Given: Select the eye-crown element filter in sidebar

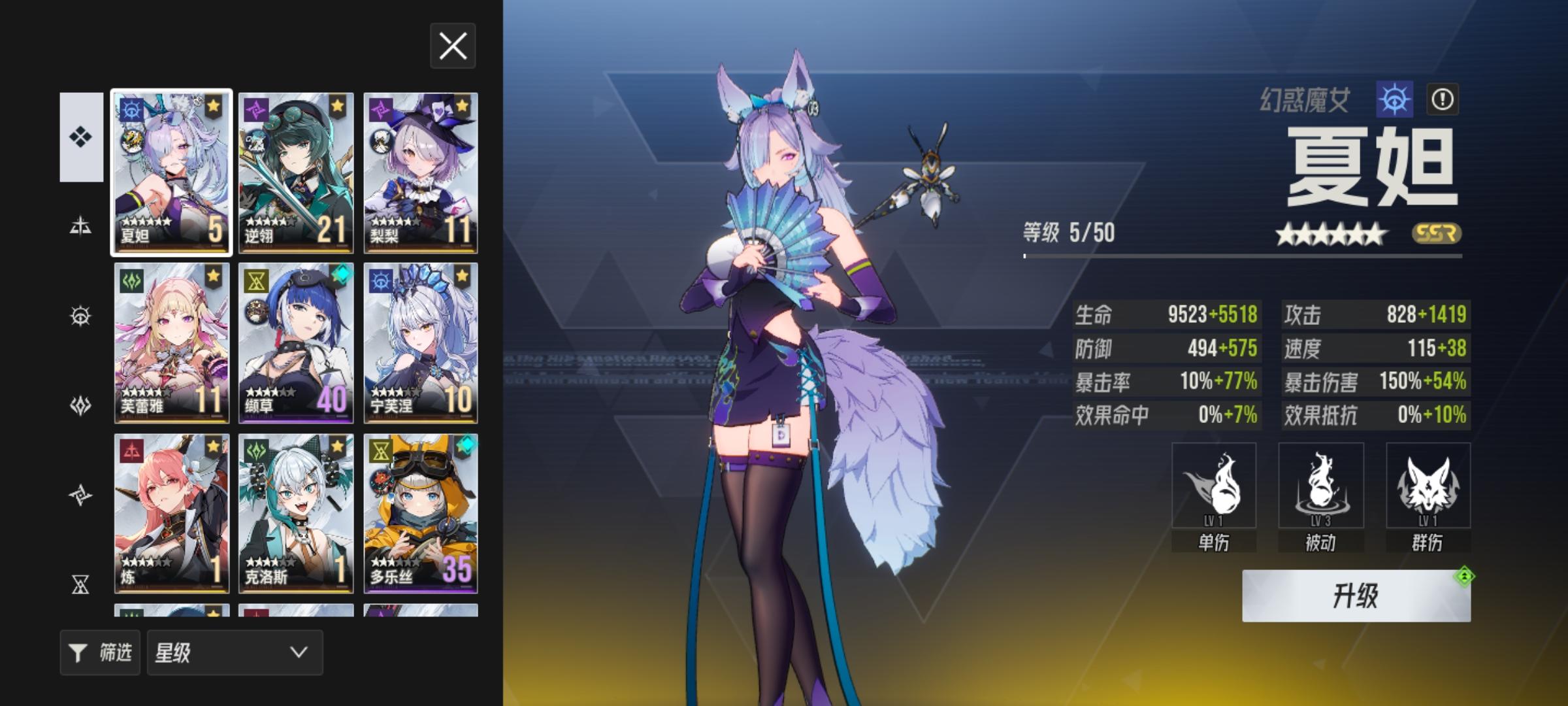Looking at the screenshot, I should 80,315.
